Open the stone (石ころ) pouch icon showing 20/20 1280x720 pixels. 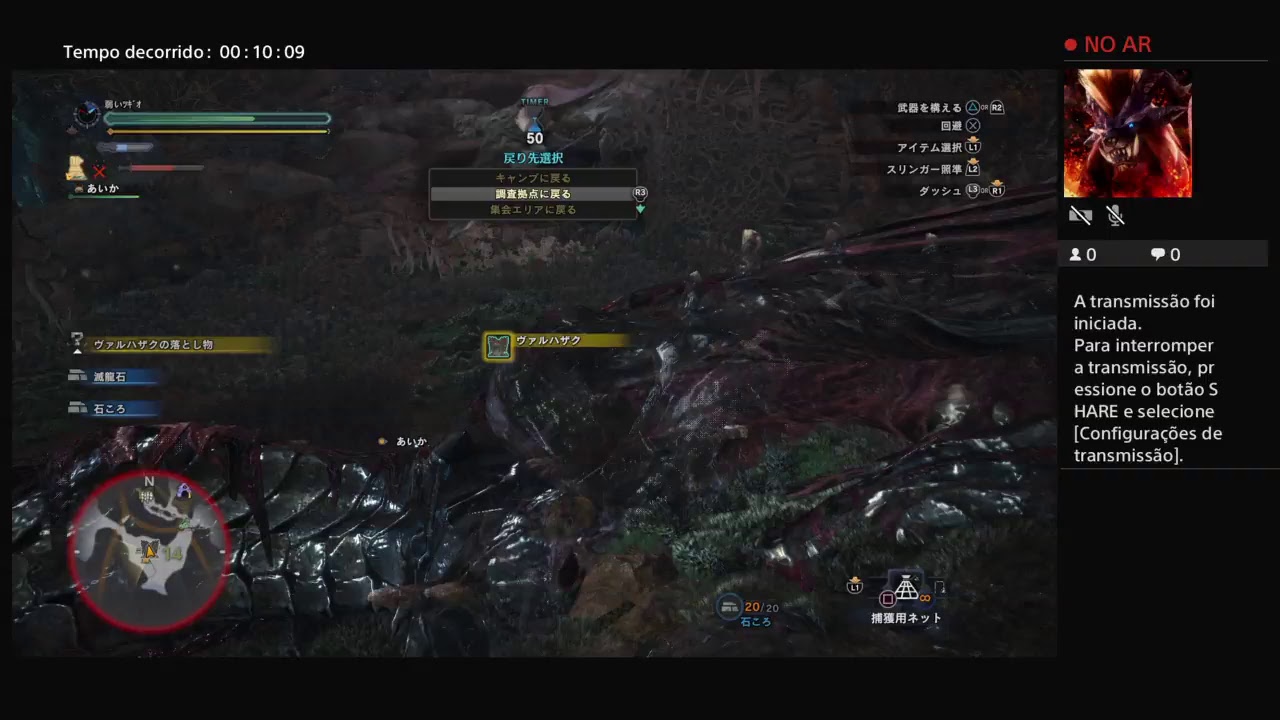pyautogui.click(x=728, y=604)
